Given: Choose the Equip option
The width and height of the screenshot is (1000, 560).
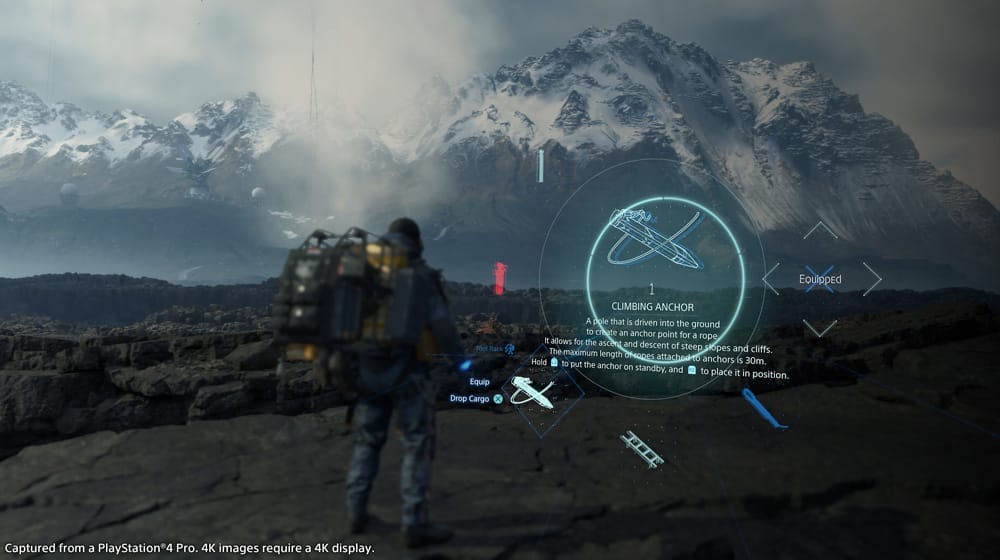Looking at the screenshot, I should tap(479, 381).
